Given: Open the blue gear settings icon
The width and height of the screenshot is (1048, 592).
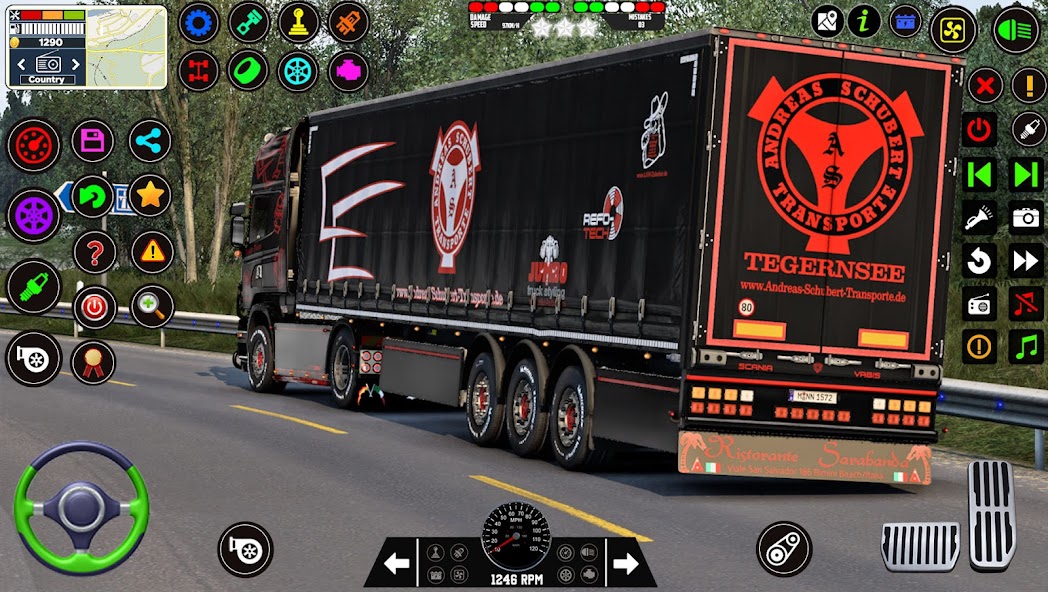Looking at the screenshot, I should point(199,22).
